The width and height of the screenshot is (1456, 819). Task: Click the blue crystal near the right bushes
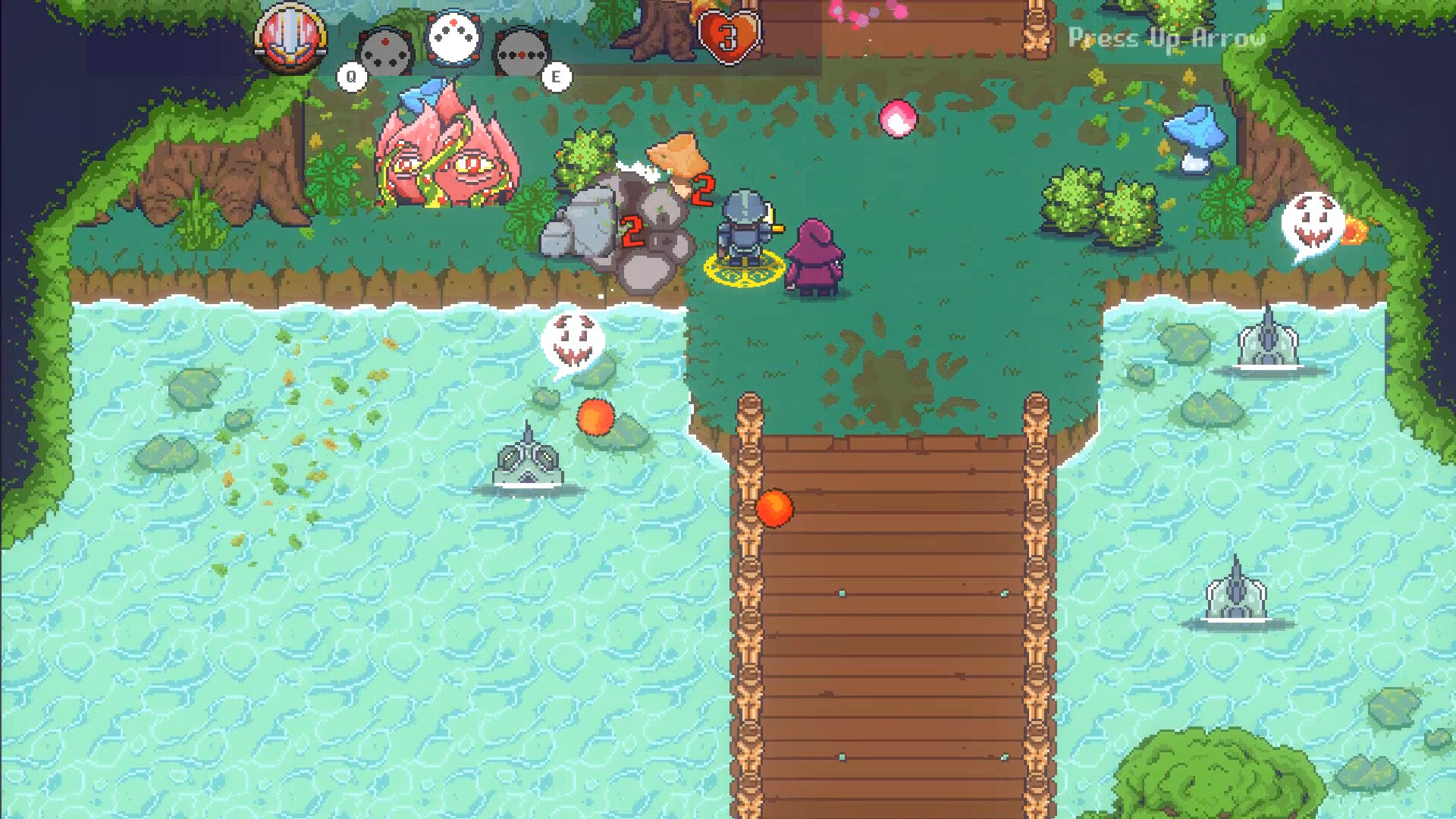tap(1191, 136)
